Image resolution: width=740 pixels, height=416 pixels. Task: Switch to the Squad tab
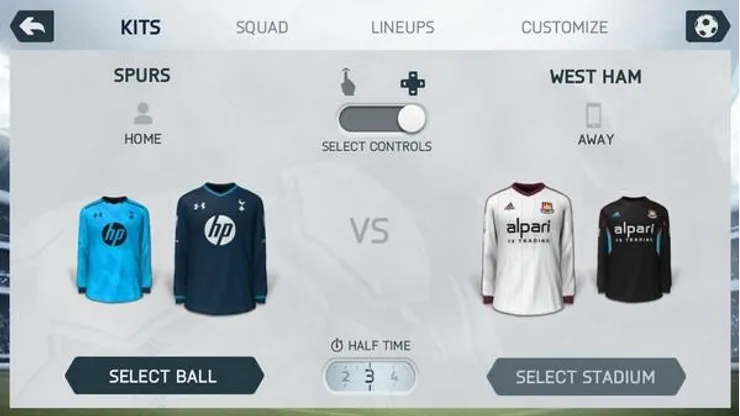262,27
